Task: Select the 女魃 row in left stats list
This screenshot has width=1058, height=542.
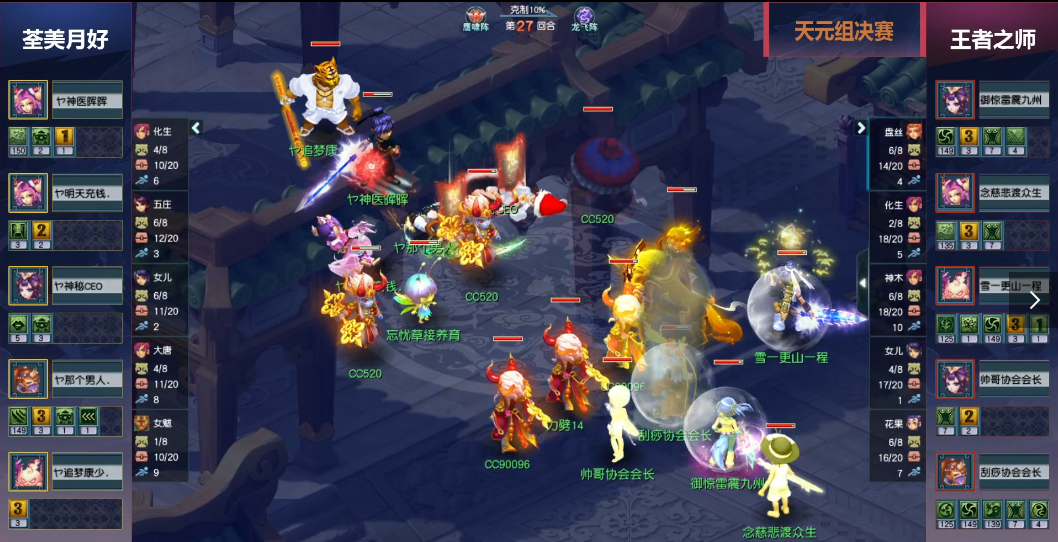Action: click(160, 446)
